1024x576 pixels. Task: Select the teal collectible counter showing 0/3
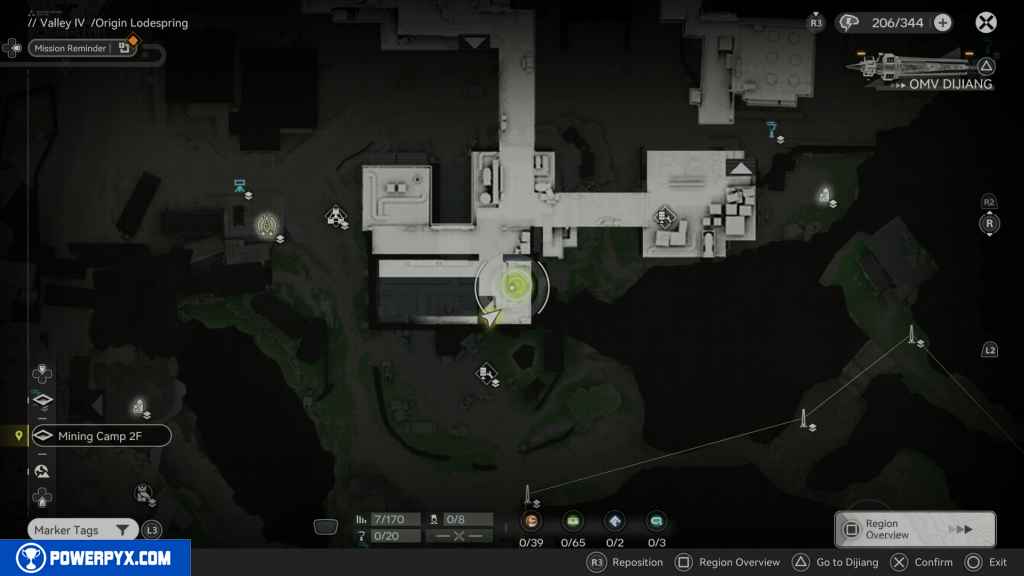coord(657,521)
